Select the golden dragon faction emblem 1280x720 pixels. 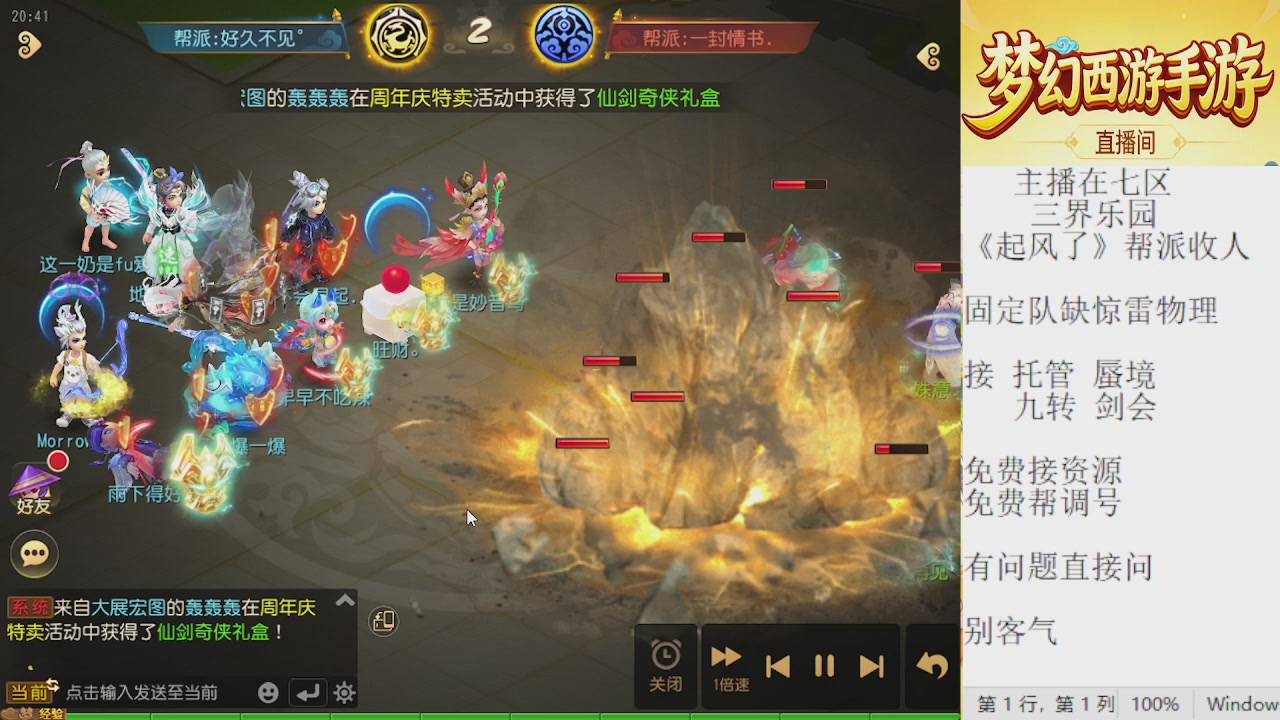pos(399,33)
